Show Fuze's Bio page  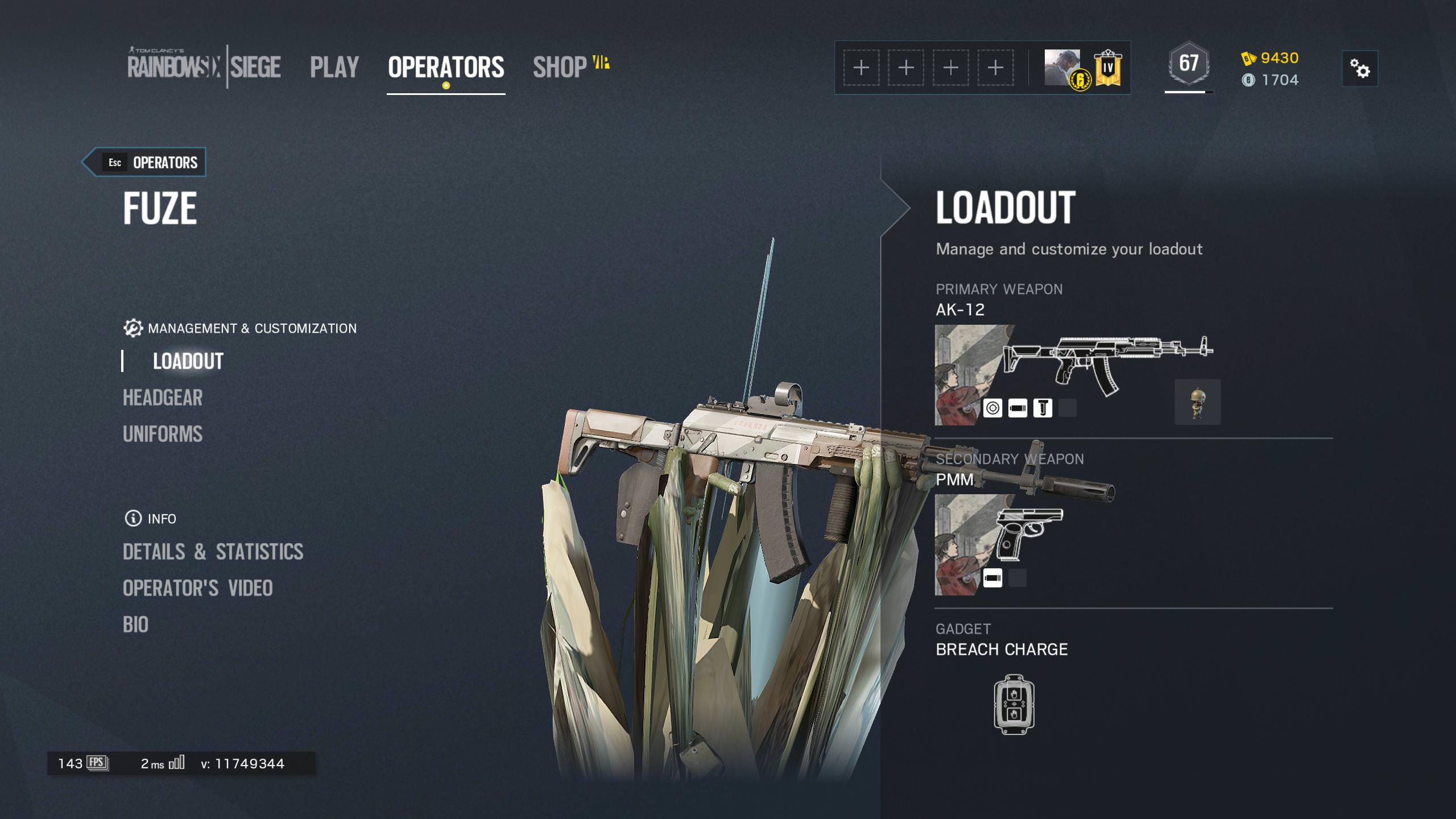[136, 624]
